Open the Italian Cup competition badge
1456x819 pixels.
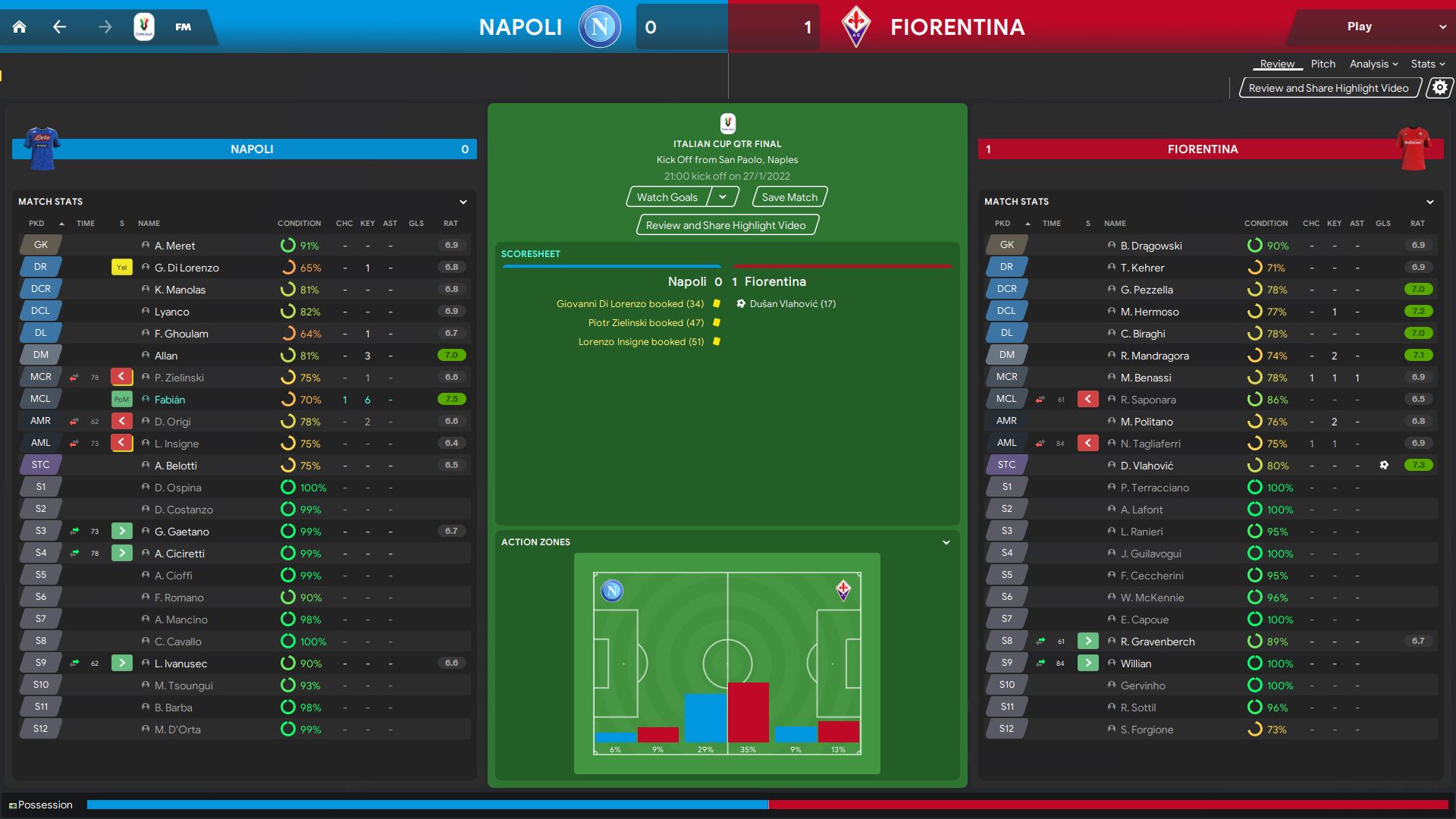[x=144, y=27]
